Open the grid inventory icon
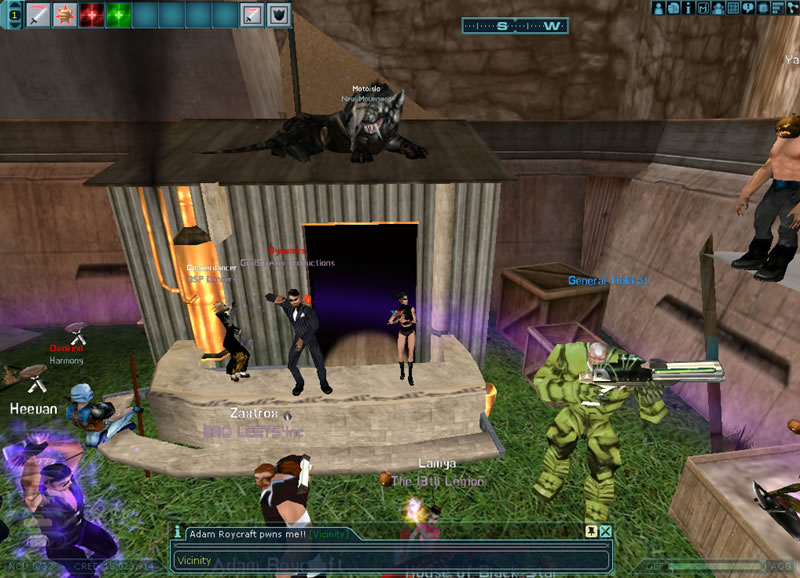This screenshot has width=800, height=578. (x=734, y=8)
